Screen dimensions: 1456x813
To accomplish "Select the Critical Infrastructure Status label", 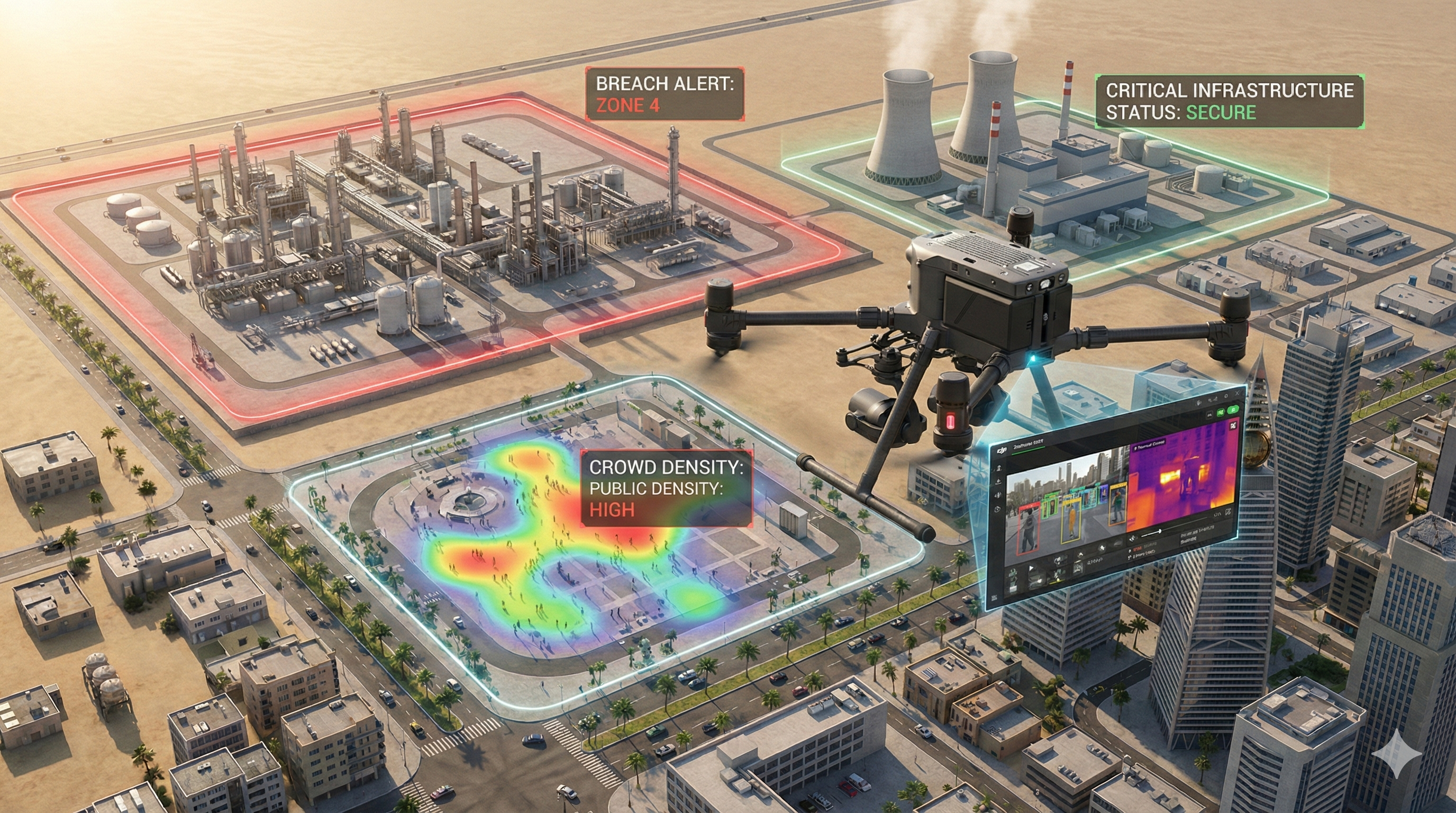I will tap(1229, 101).
